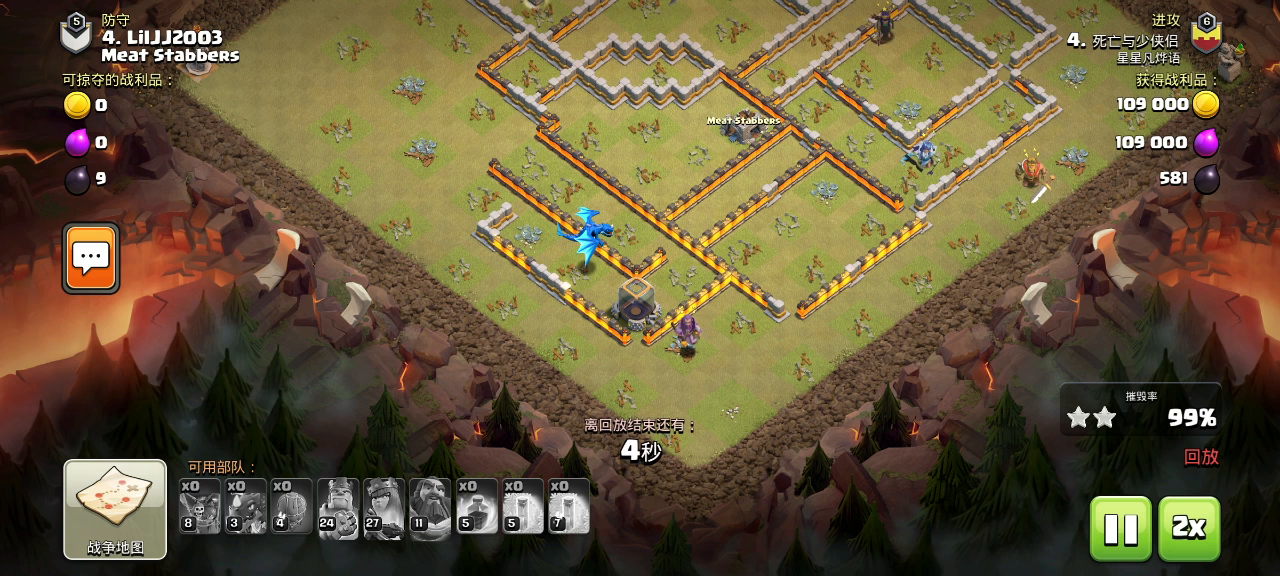Select the Grand Warden hero card

430,508
